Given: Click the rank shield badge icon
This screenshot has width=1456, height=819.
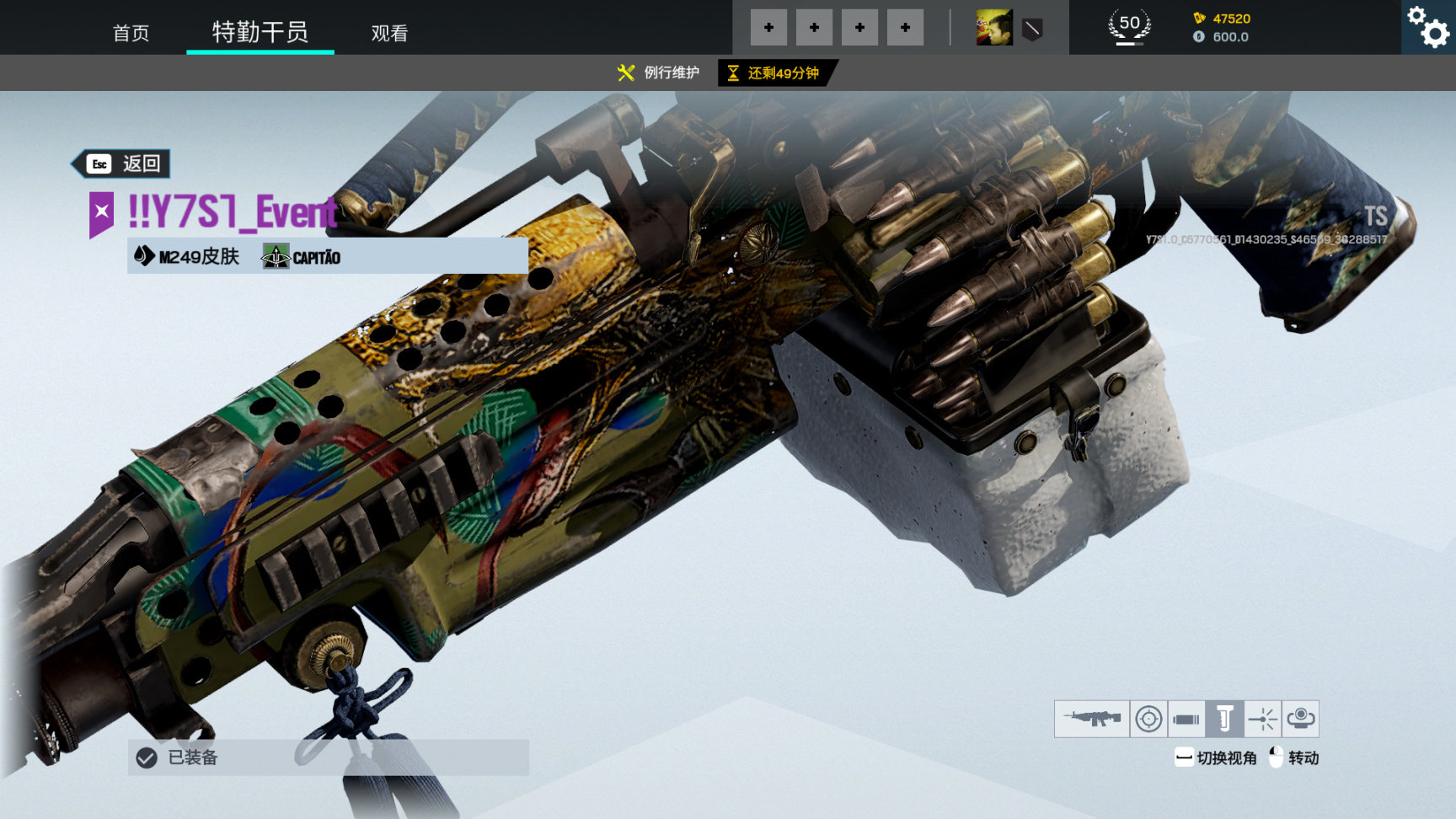Looking at the screenshot, I should [1032, 29].
